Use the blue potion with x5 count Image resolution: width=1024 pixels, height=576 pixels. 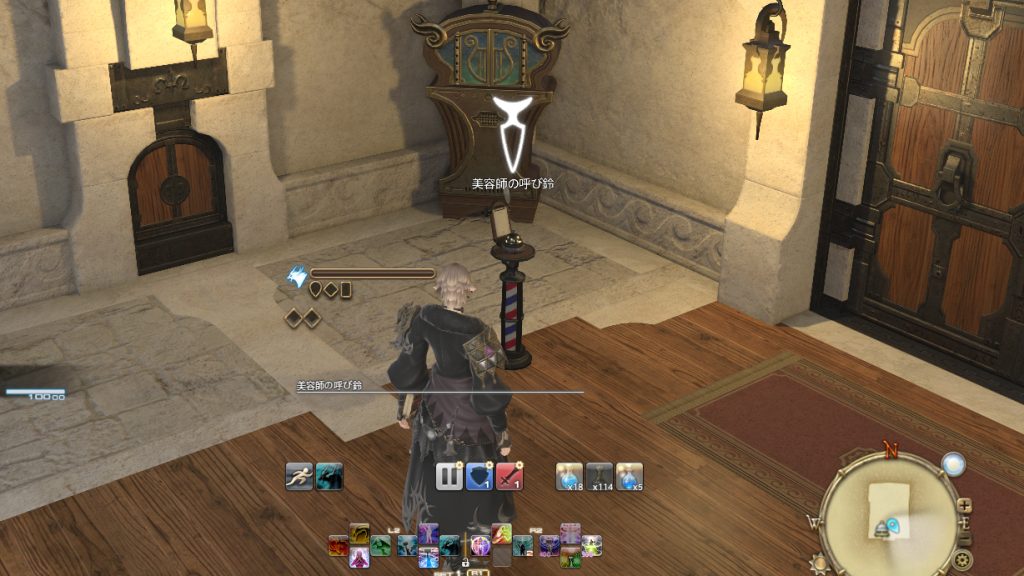[629, 476]
